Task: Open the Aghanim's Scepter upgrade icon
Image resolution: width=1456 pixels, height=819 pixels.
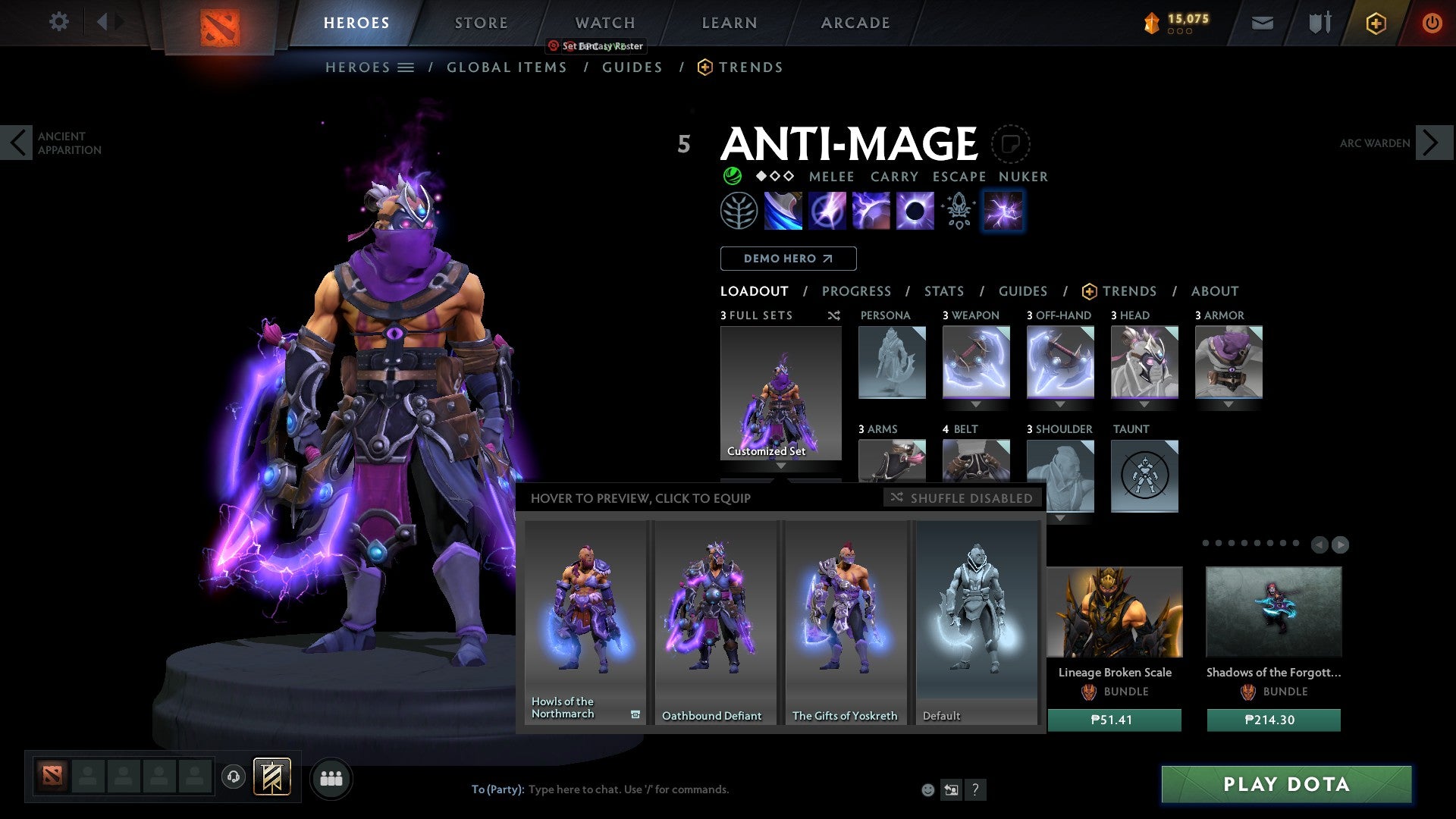Action: tap(957, 210)
